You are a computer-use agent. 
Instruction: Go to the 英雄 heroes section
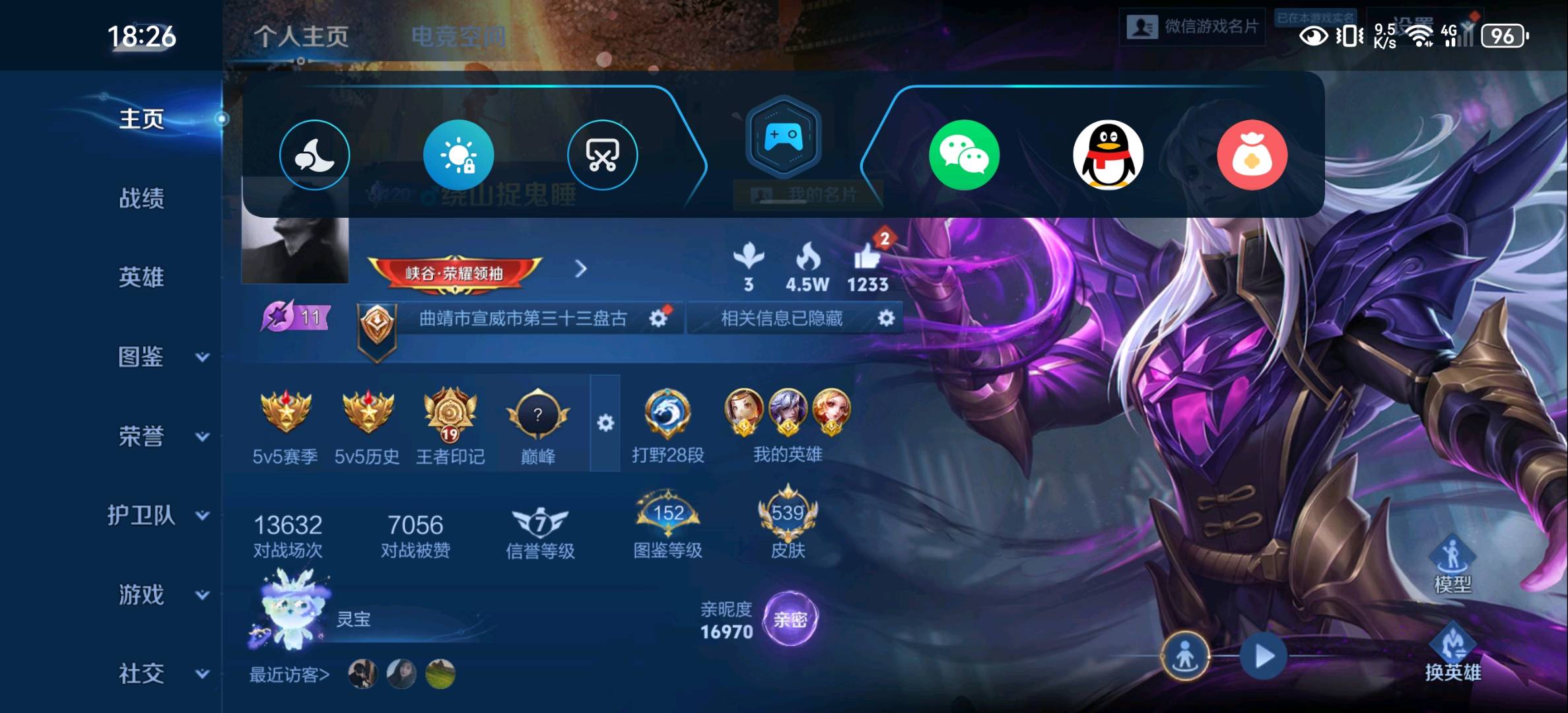(141, 277)
